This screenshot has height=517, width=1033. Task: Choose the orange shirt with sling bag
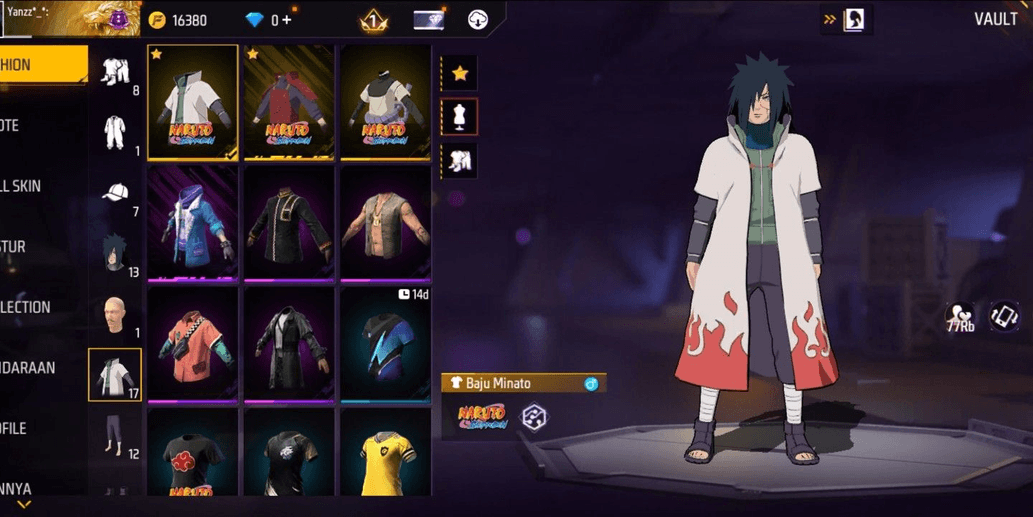193,343
